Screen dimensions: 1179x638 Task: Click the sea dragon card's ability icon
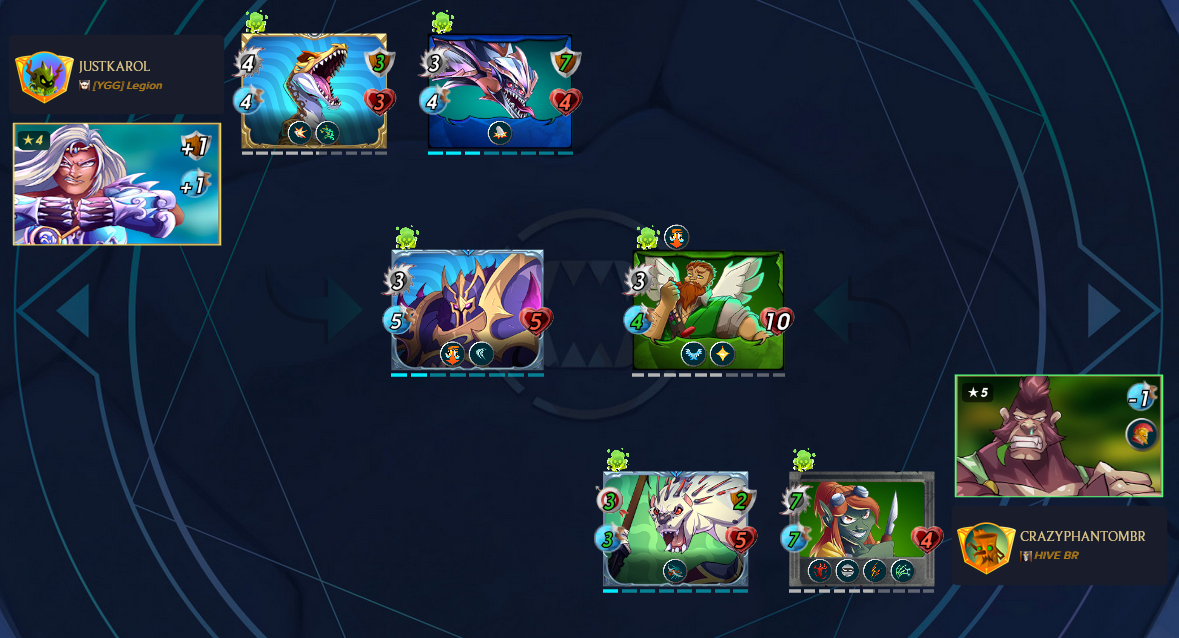click(500, 133)
